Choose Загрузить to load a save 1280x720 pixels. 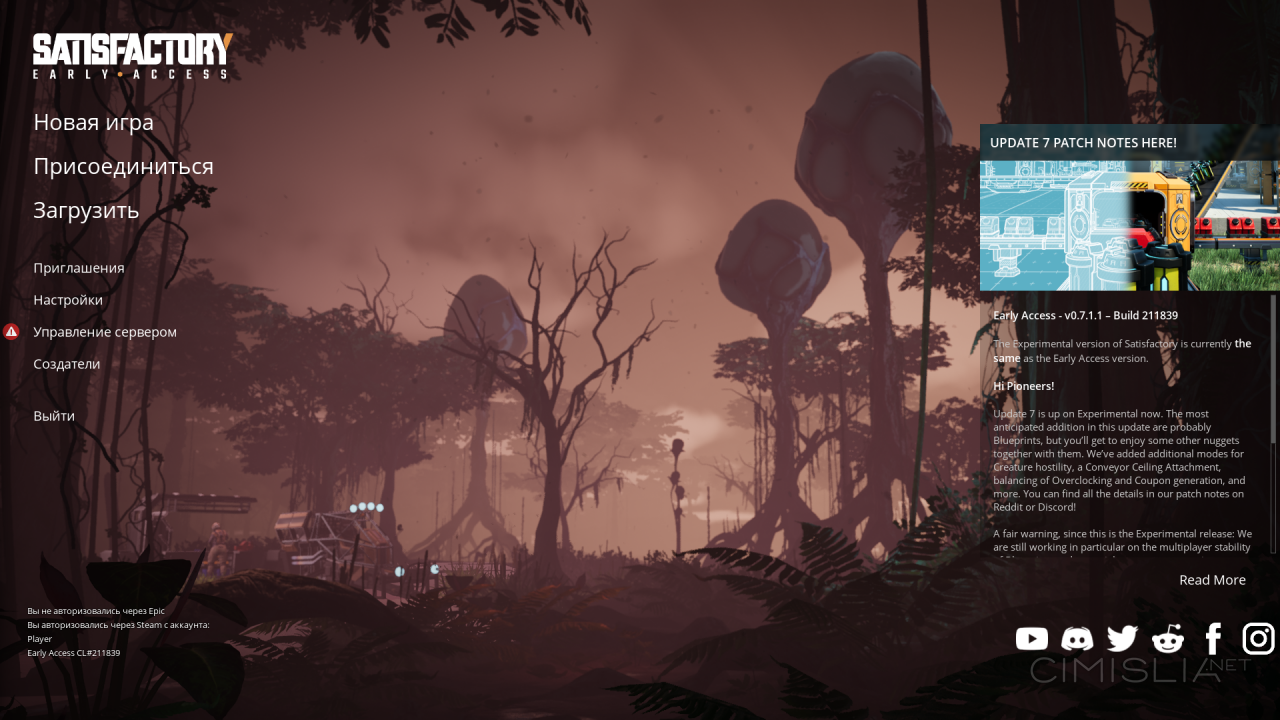pyautogui.click(x=86, y=210)
